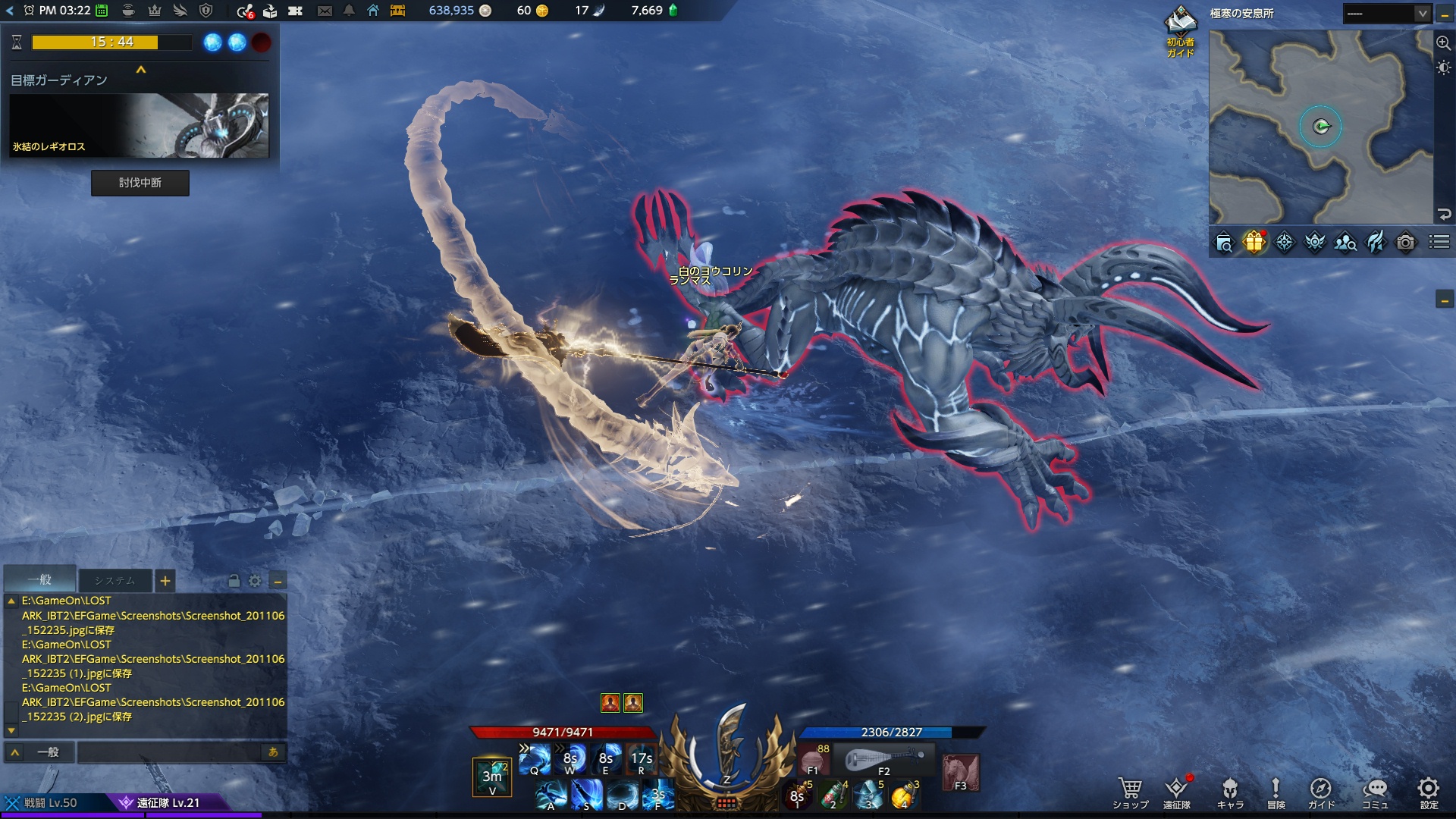The height and width of the screenshot is (819, 1456).
Task: Open the キャラ character menu
Action: [x=1230, y=792]
